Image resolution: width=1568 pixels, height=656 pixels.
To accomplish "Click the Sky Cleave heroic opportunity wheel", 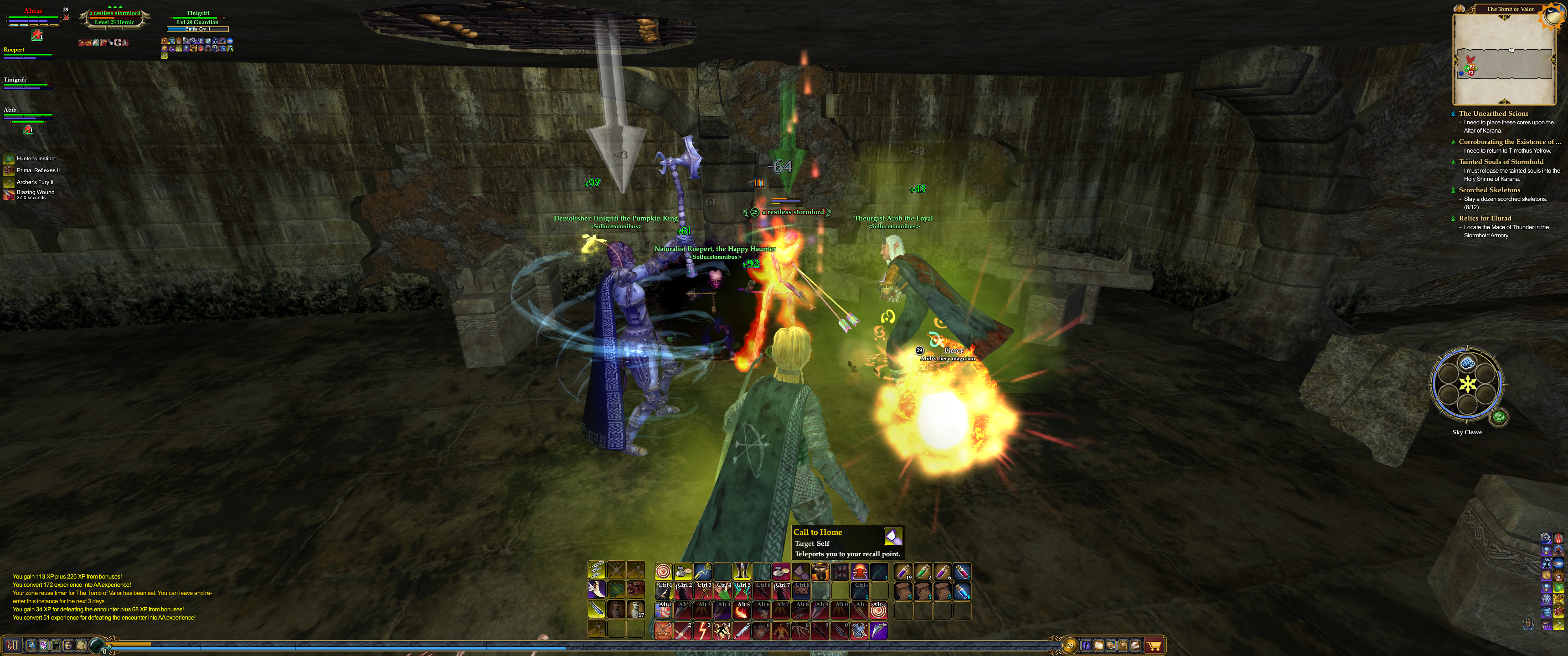I will (1467, 384).
